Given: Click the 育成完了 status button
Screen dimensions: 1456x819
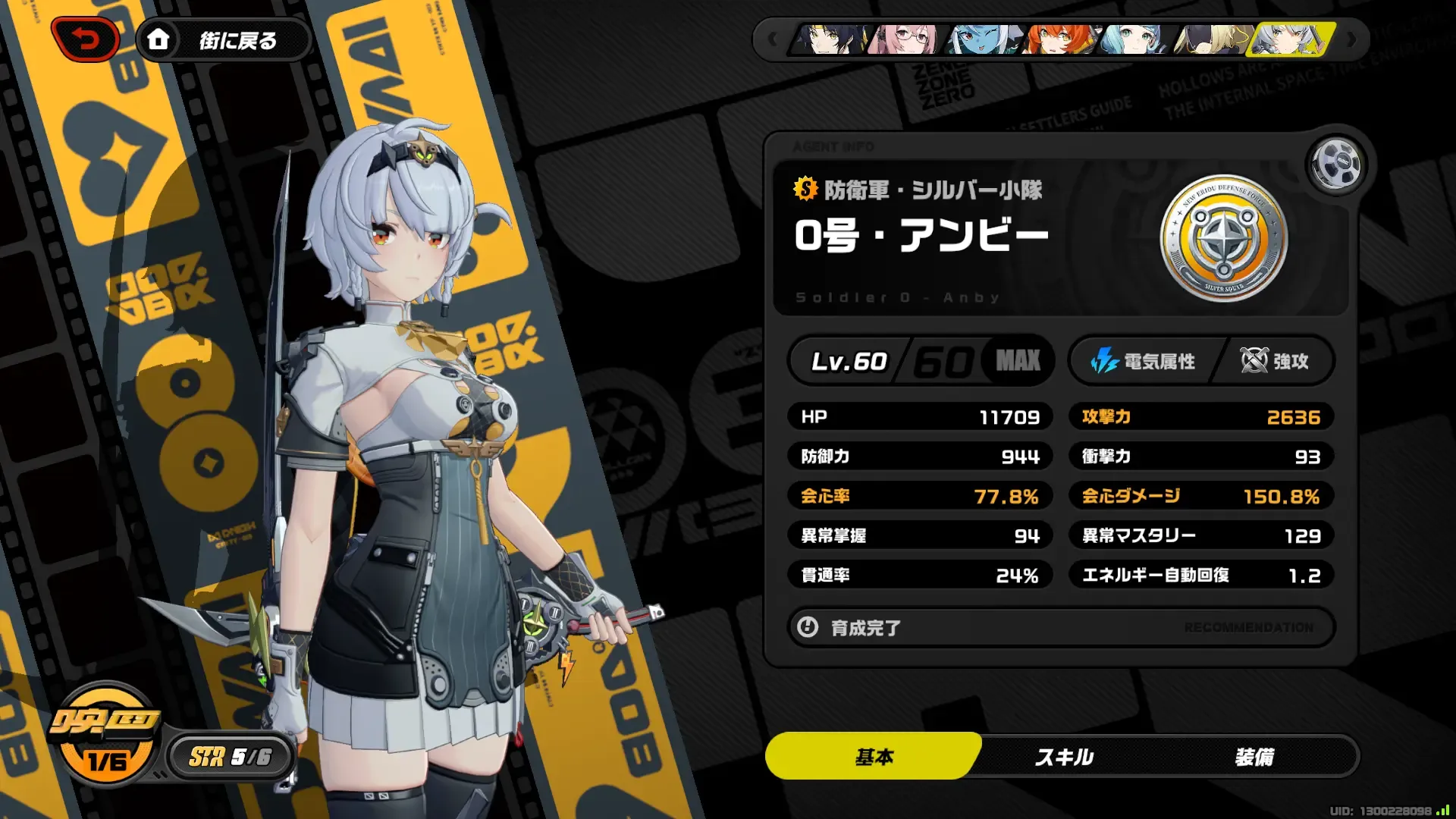Looking at the screenshot, I should pos(868,628).
